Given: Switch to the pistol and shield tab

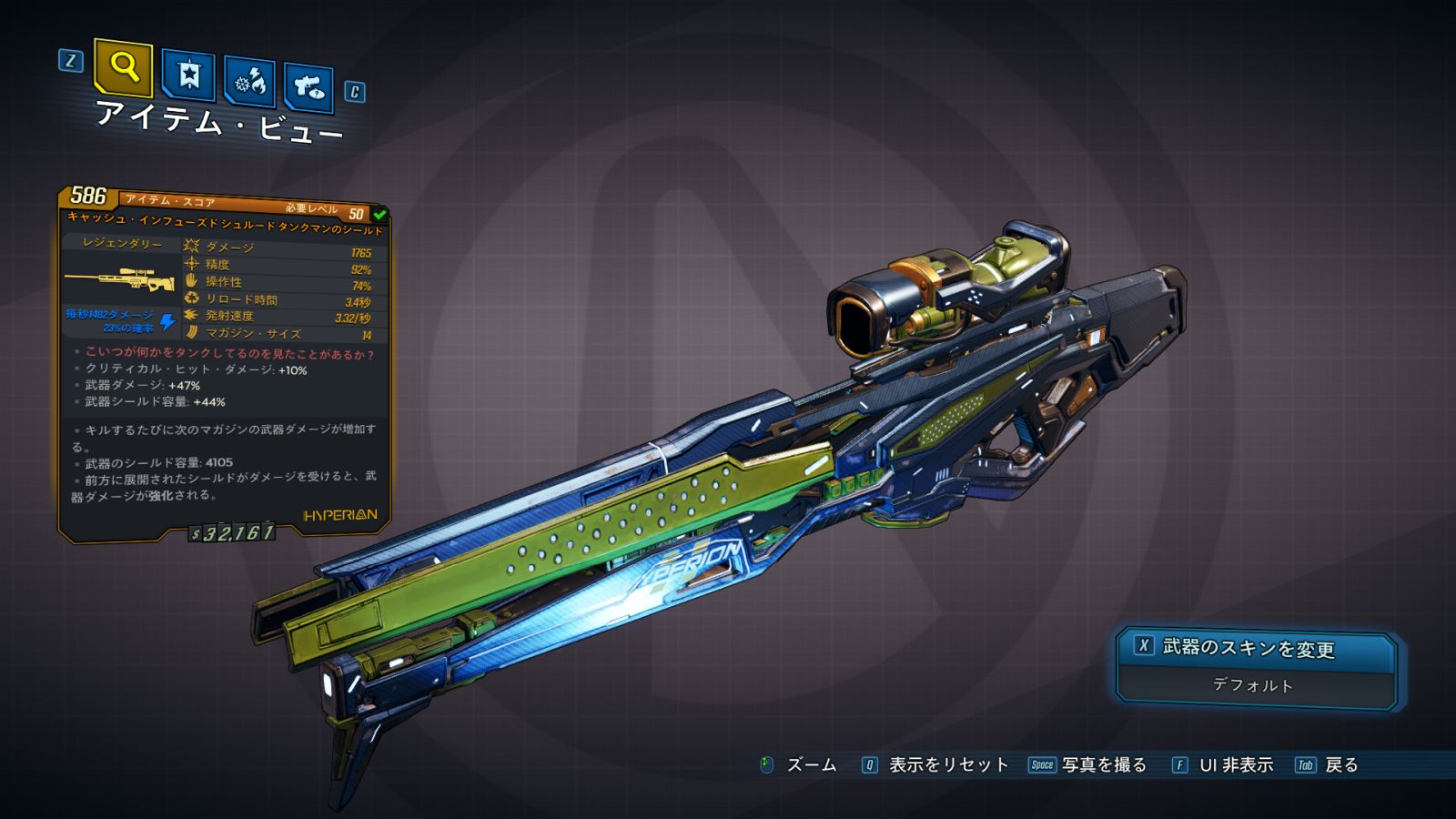Looking at the screenshot, I should click(x=308, y=87).
